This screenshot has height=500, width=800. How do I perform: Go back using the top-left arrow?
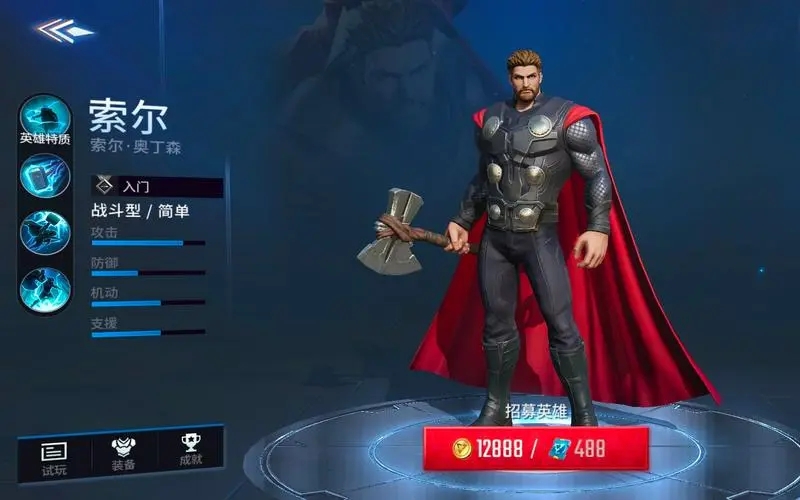[62, 30]
